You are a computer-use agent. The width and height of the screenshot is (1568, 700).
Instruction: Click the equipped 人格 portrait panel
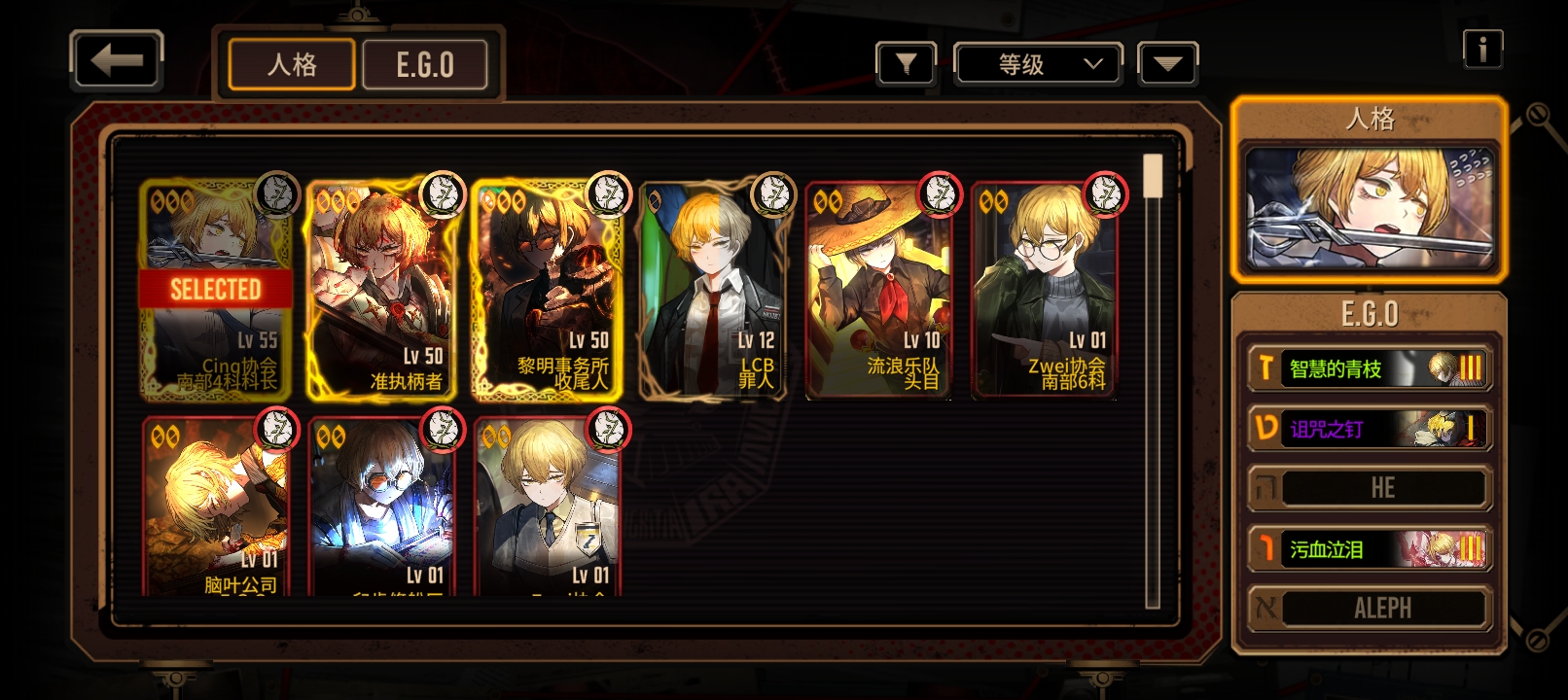1370,207
